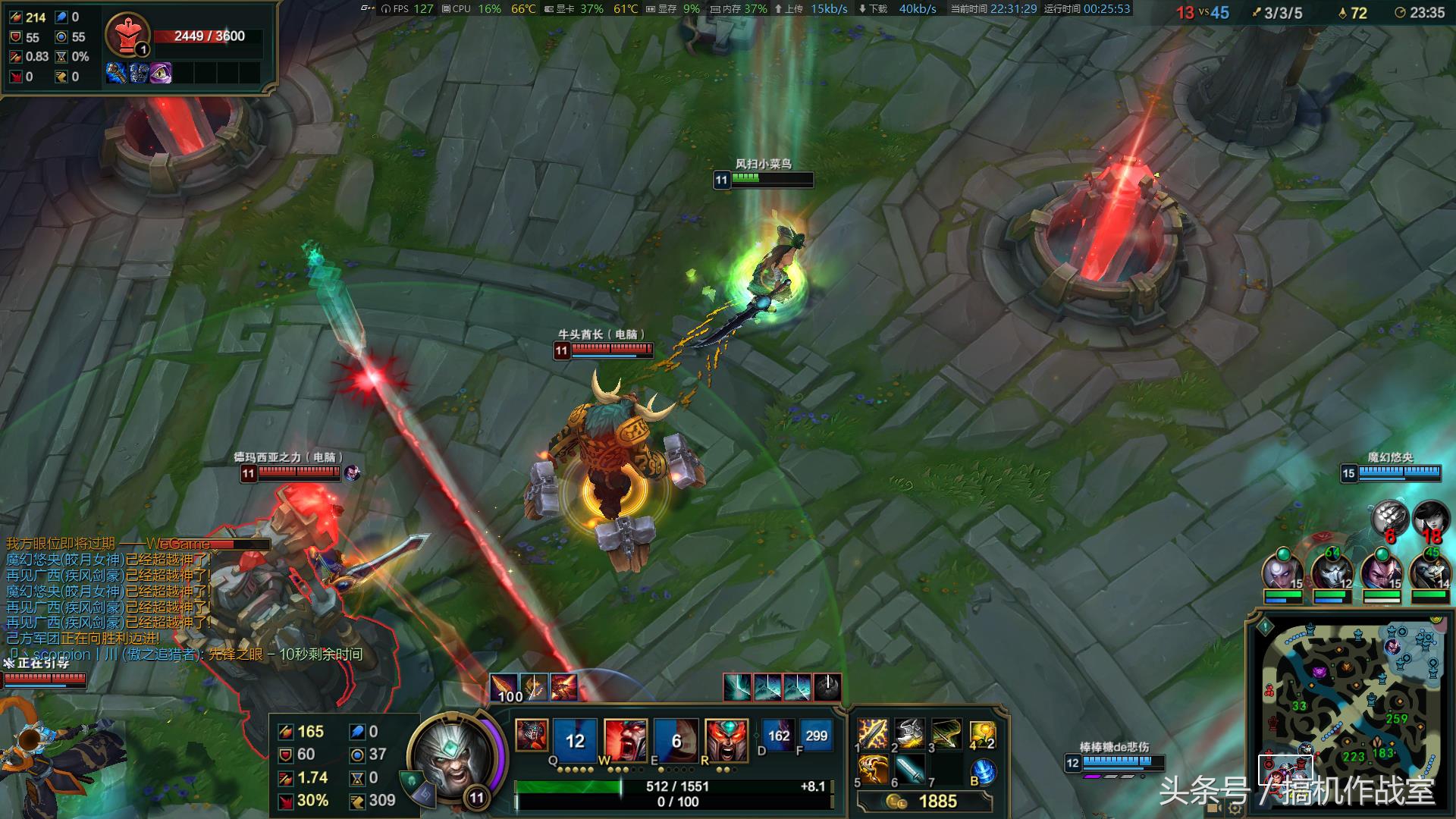The height and width of the screenshot is (819, 1456).
Task: Click the F summoner spell on cooldown
Action: [816, 736]
